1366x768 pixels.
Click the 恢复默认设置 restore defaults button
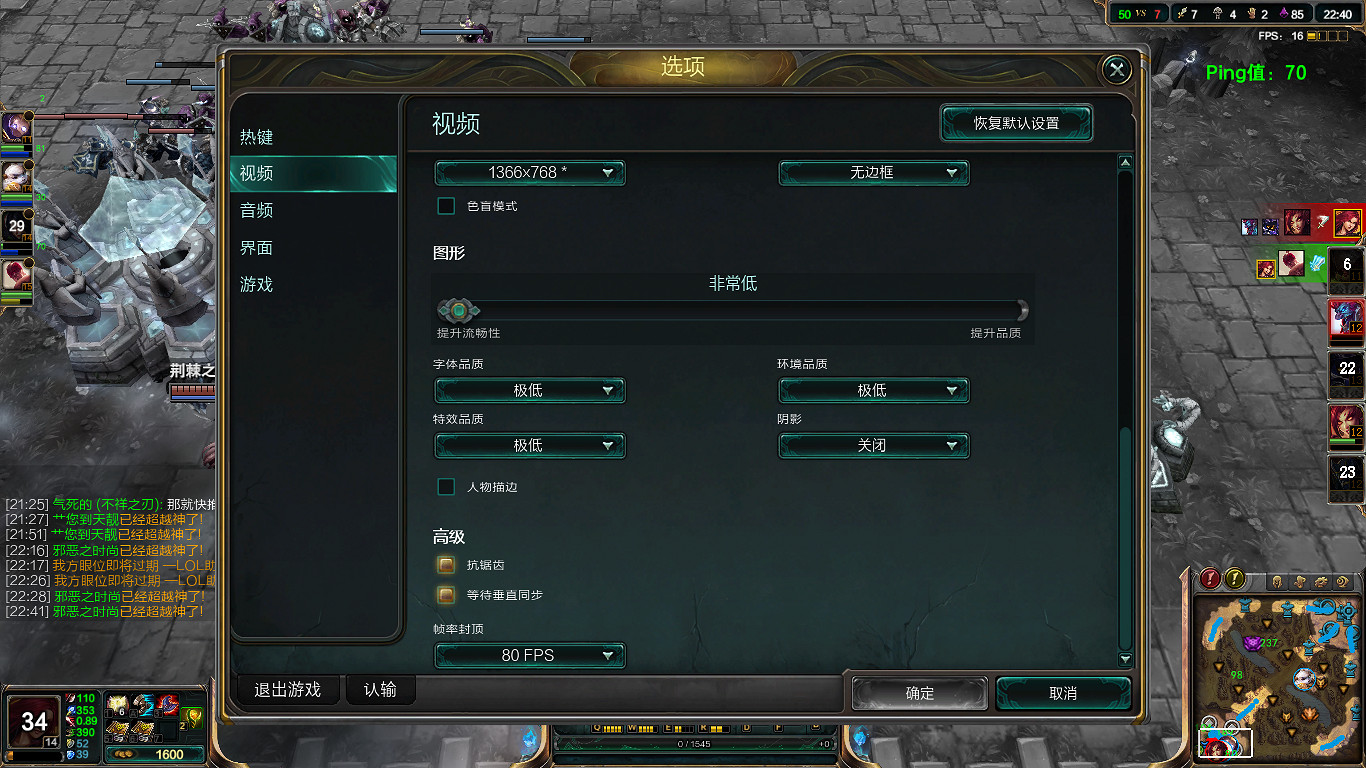(1016, 124)
